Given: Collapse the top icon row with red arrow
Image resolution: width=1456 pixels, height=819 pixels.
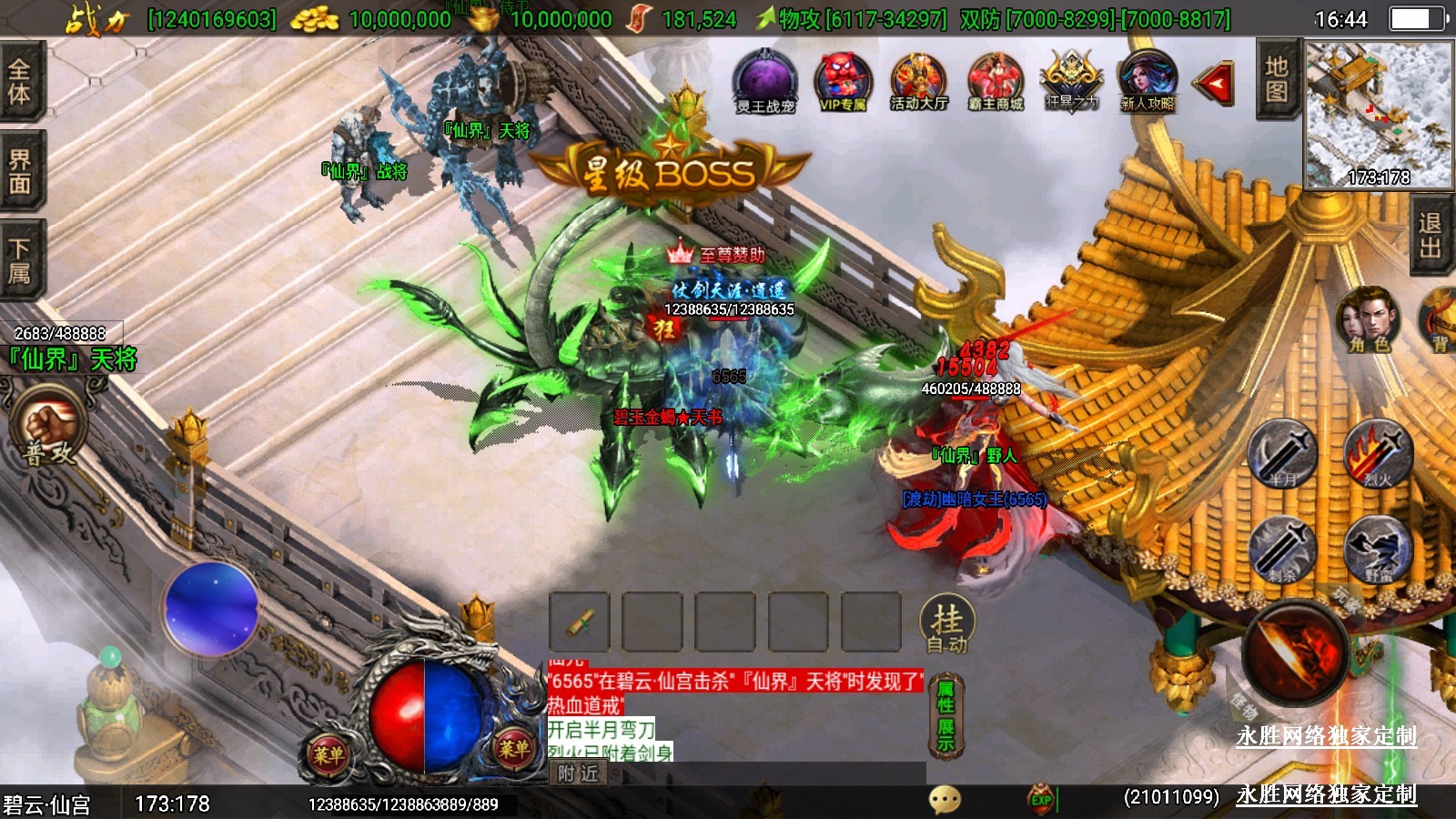Looking at the screenshot, I should (1215, 84).
